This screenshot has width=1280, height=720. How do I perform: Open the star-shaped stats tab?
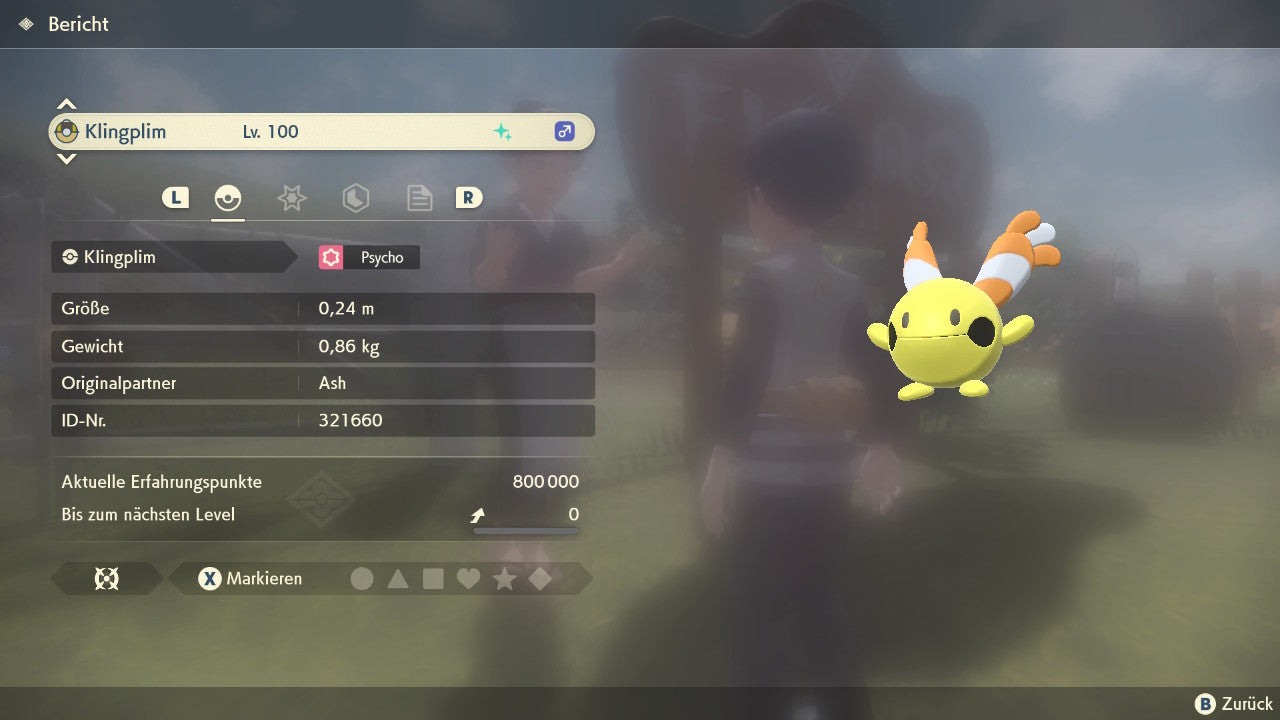click(x=291, y=198)
